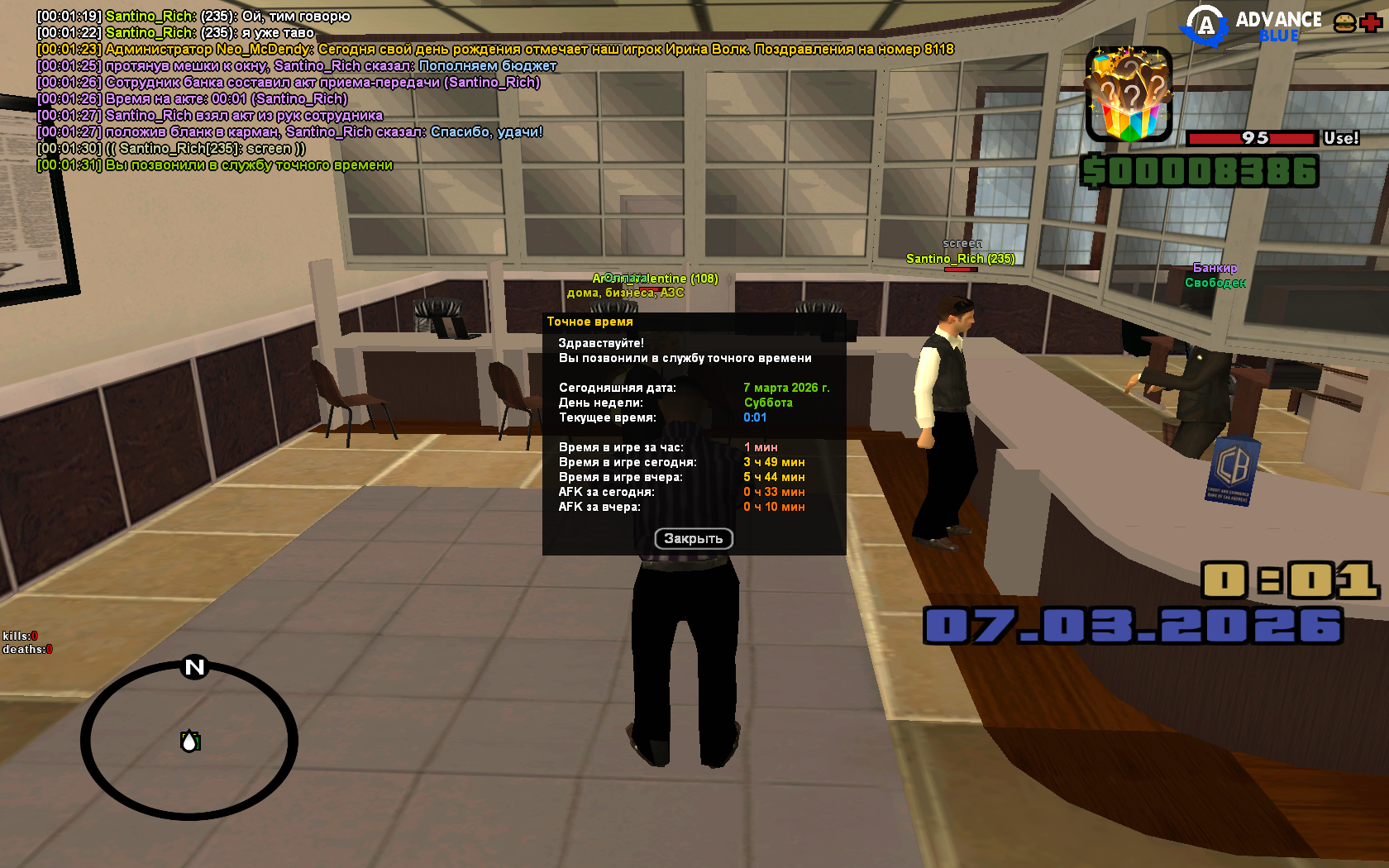
Task: Select the Use! label near the health bar
Action: 1341,138
